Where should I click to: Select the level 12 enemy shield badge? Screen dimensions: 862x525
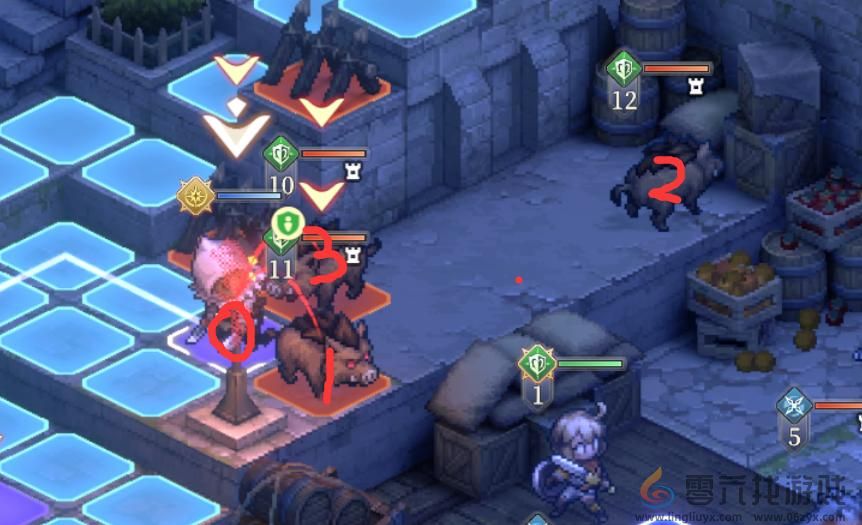pyautogui.click(x=624, y=70)
